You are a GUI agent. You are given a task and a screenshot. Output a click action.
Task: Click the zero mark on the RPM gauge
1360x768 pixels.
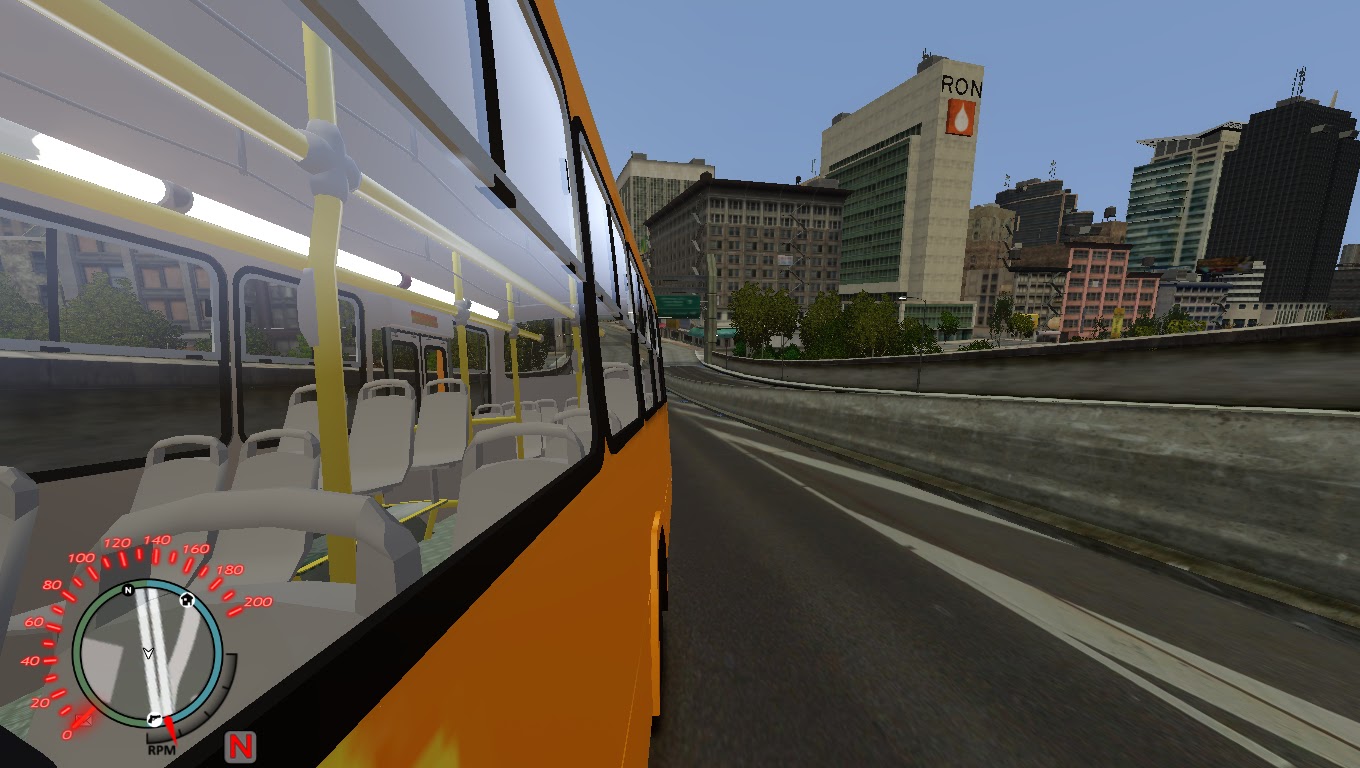[x=69, y=733]
